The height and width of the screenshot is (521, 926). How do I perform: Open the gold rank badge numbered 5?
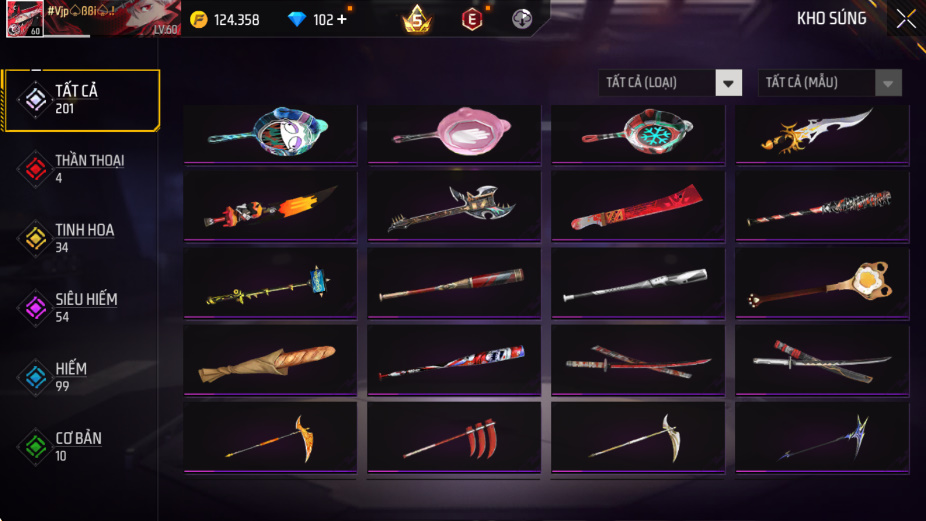click(x=417, y=19)
